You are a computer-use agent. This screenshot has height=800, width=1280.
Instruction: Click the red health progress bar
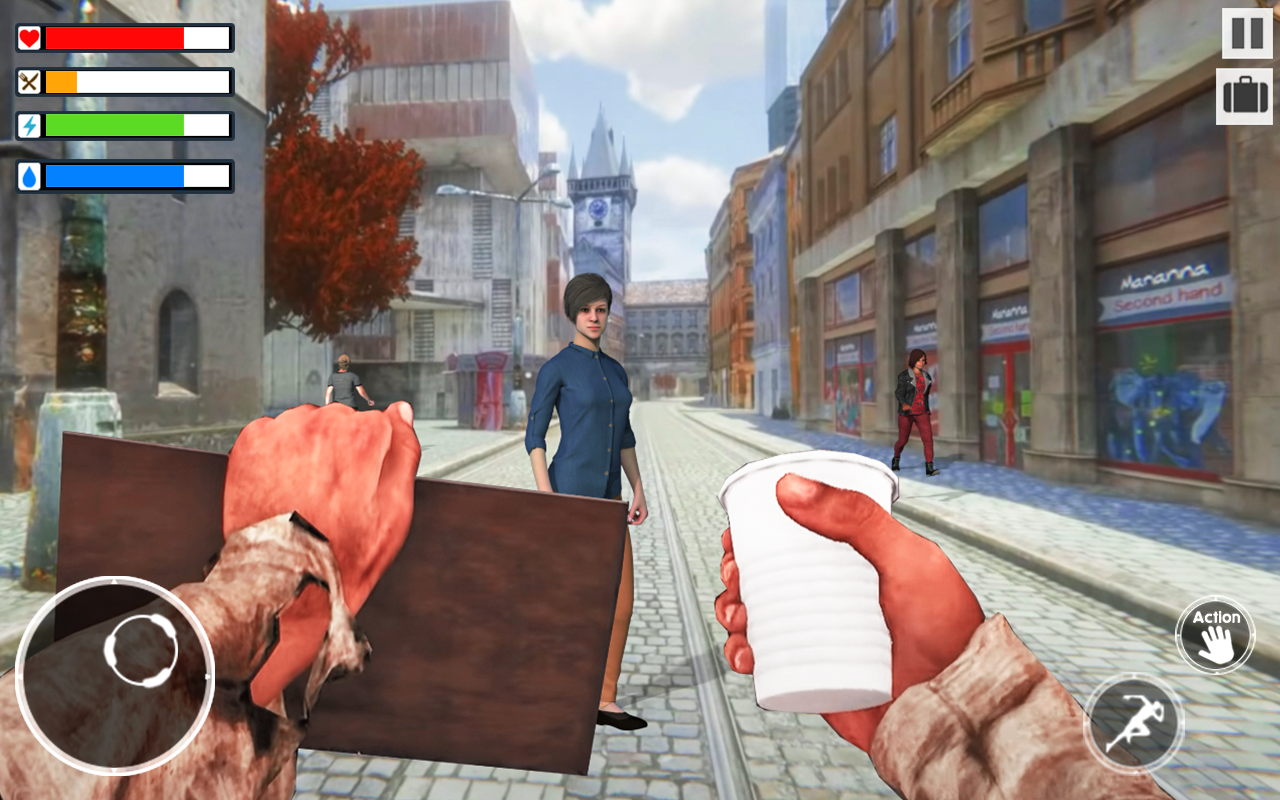[120, 38]
